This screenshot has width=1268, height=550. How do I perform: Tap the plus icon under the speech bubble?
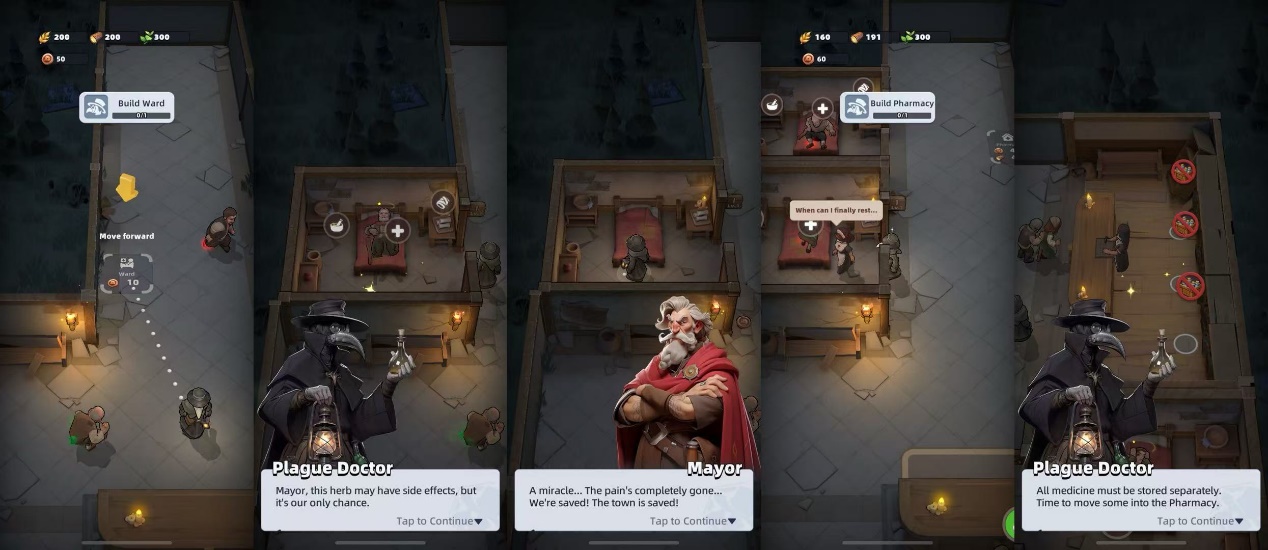coord(811,225)
